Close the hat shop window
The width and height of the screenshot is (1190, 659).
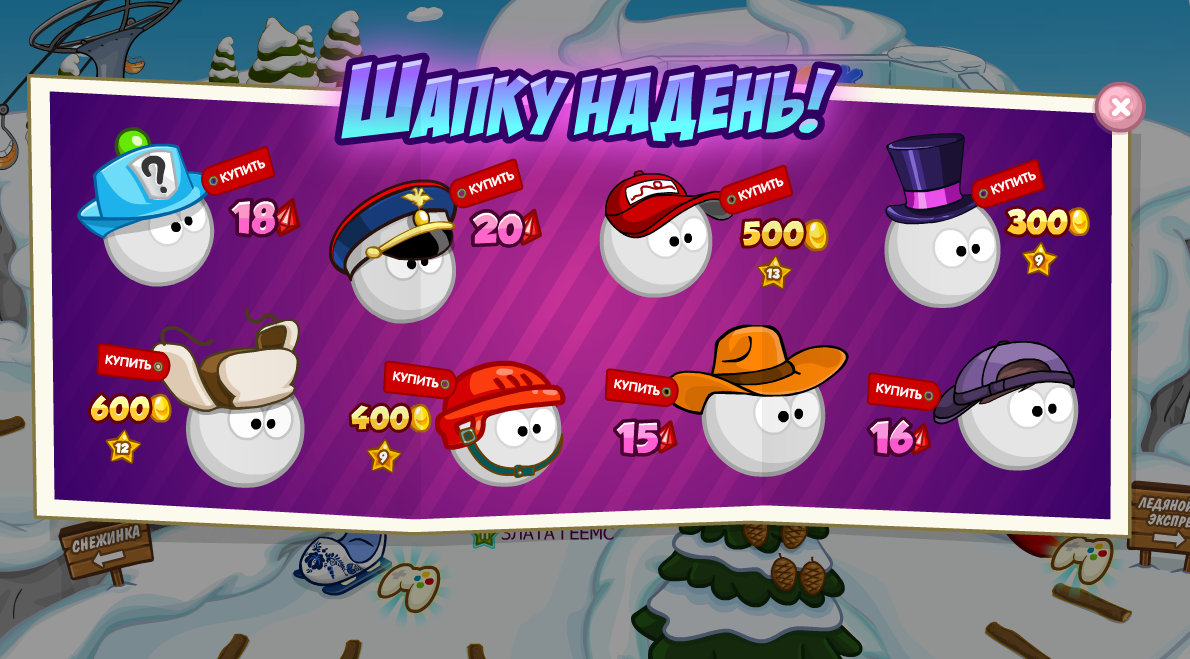pyautogui.click(x=1120, y=107)
